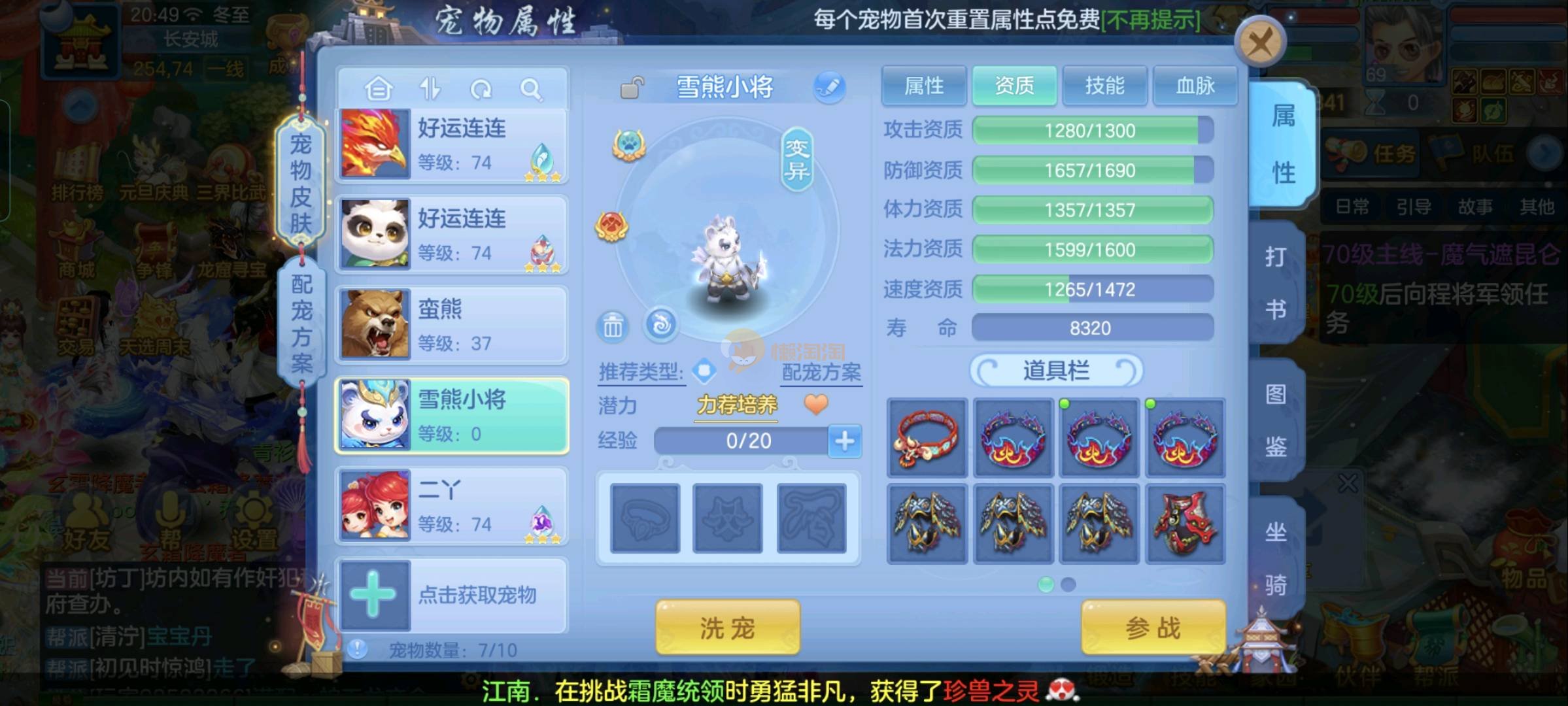This screenshot has width=1568, height=706.
Task: Show the 血脉 bloodline tab
Action: coord(1195,86)
